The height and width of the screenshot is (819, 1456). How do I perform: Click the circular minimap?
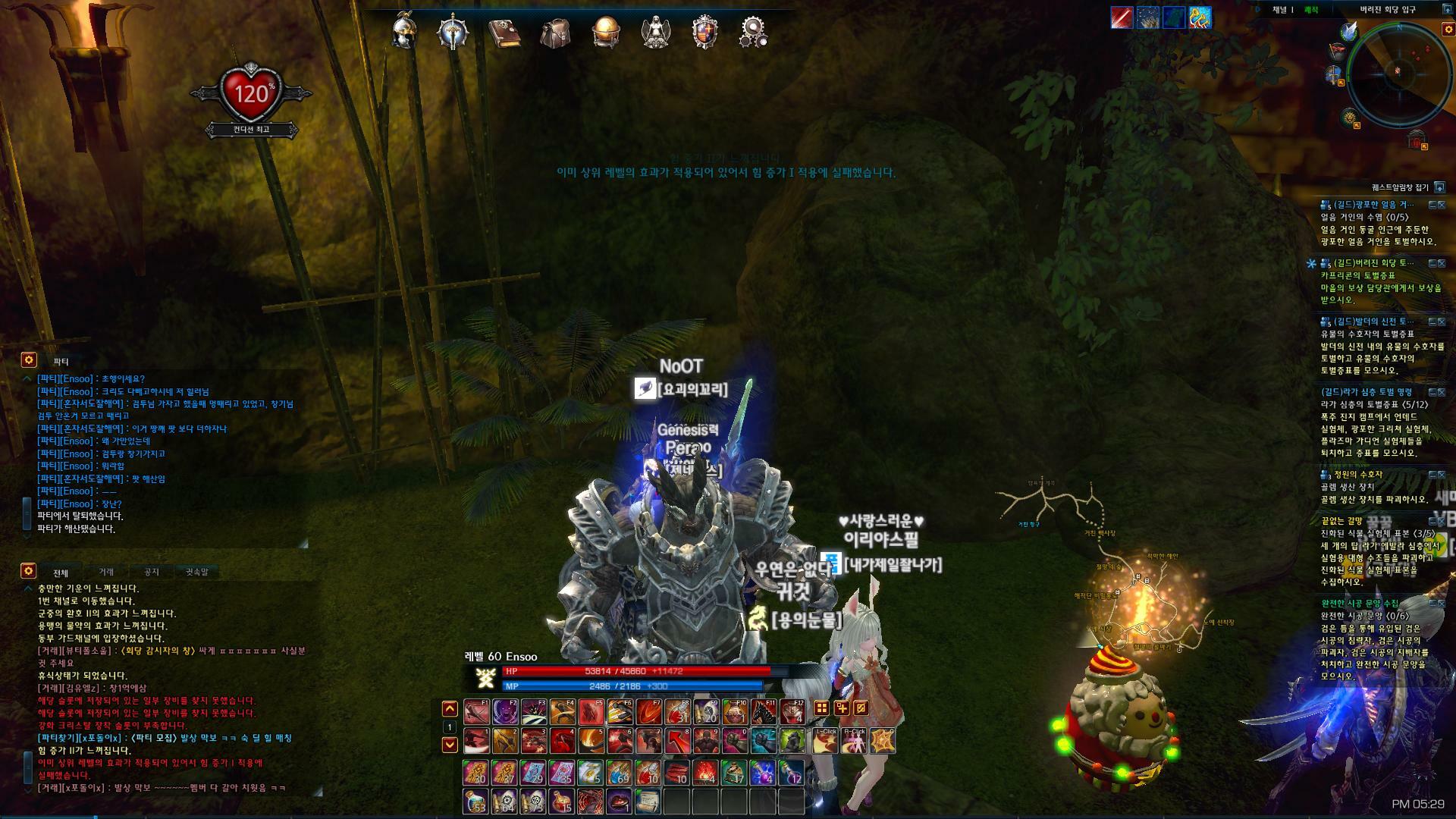pyautogui.click(x=1398, y=73)
